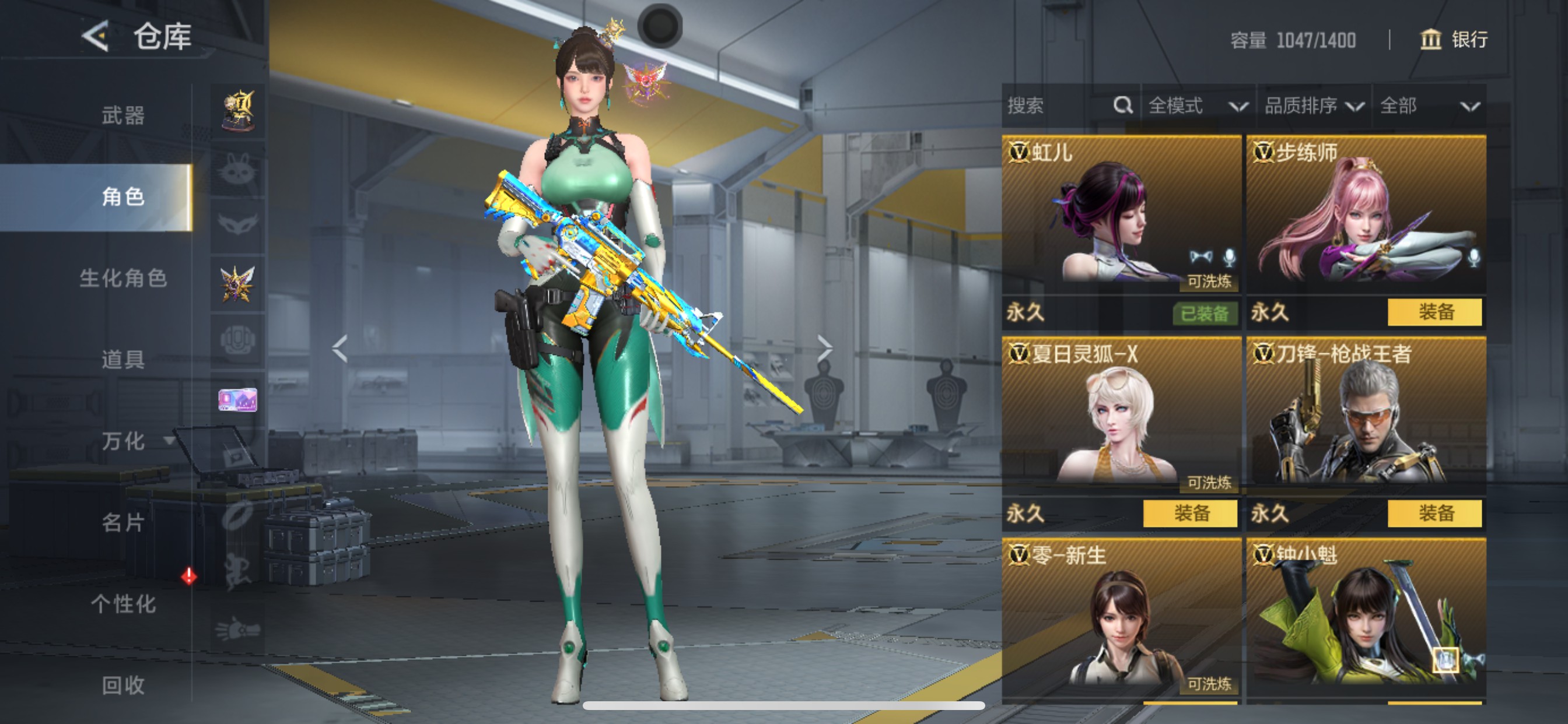Equip 夏日灵狐-X character

(x=1189, y=514)
